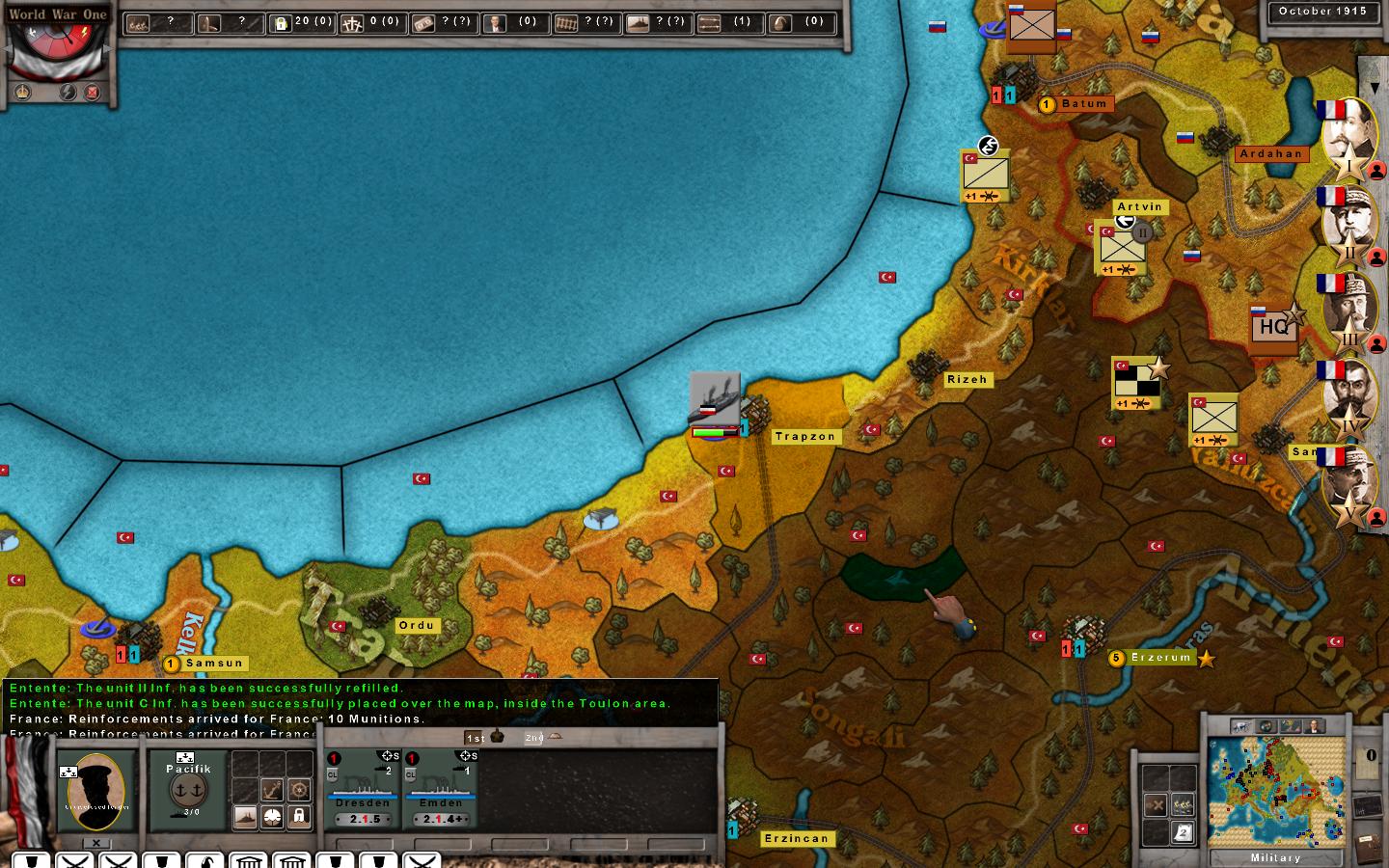Switch minimap to the diplomat portrait tab

[x=1313, y=726]
